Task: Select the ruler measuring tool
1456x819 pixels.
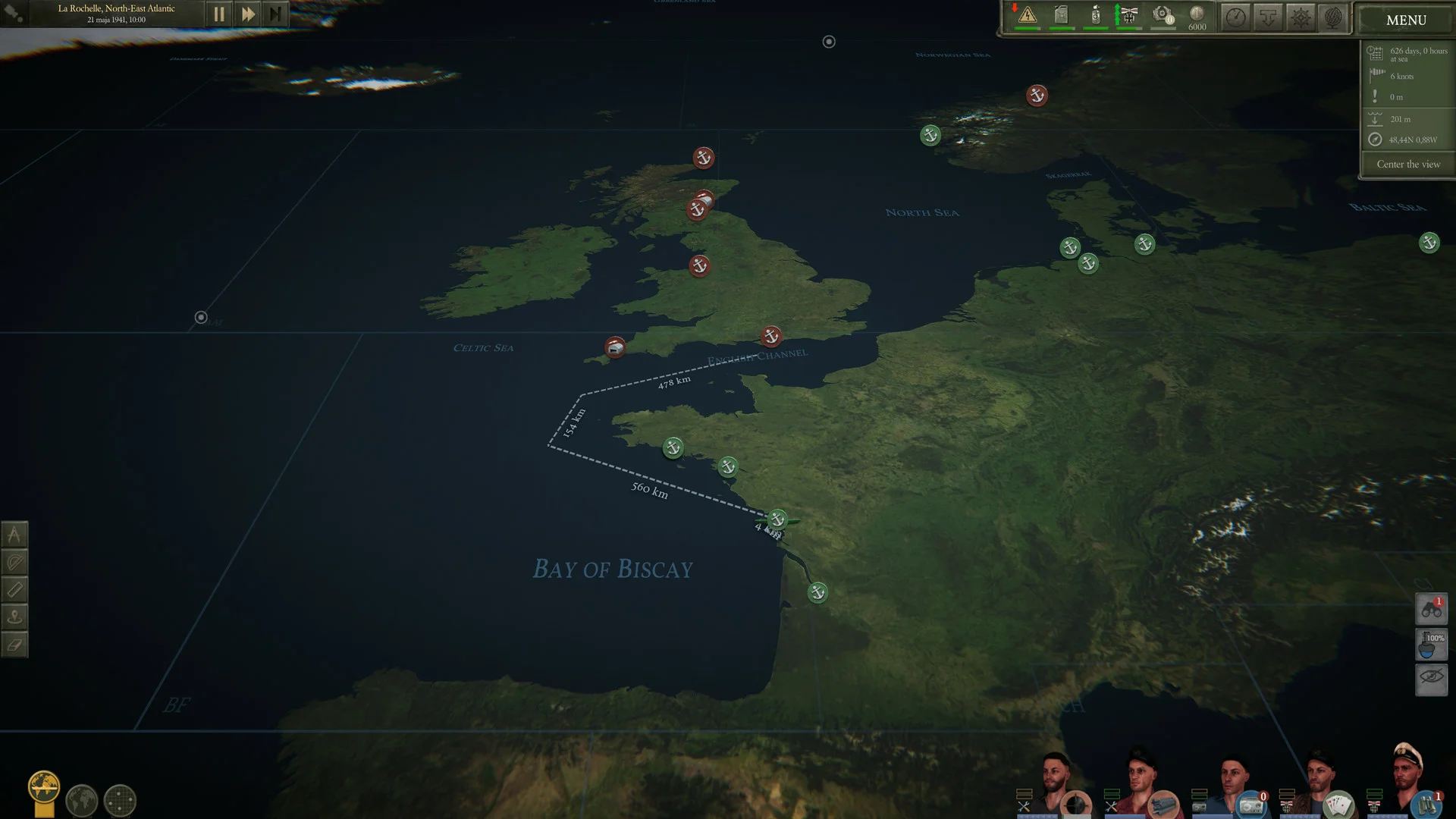Action: [14, 589]
